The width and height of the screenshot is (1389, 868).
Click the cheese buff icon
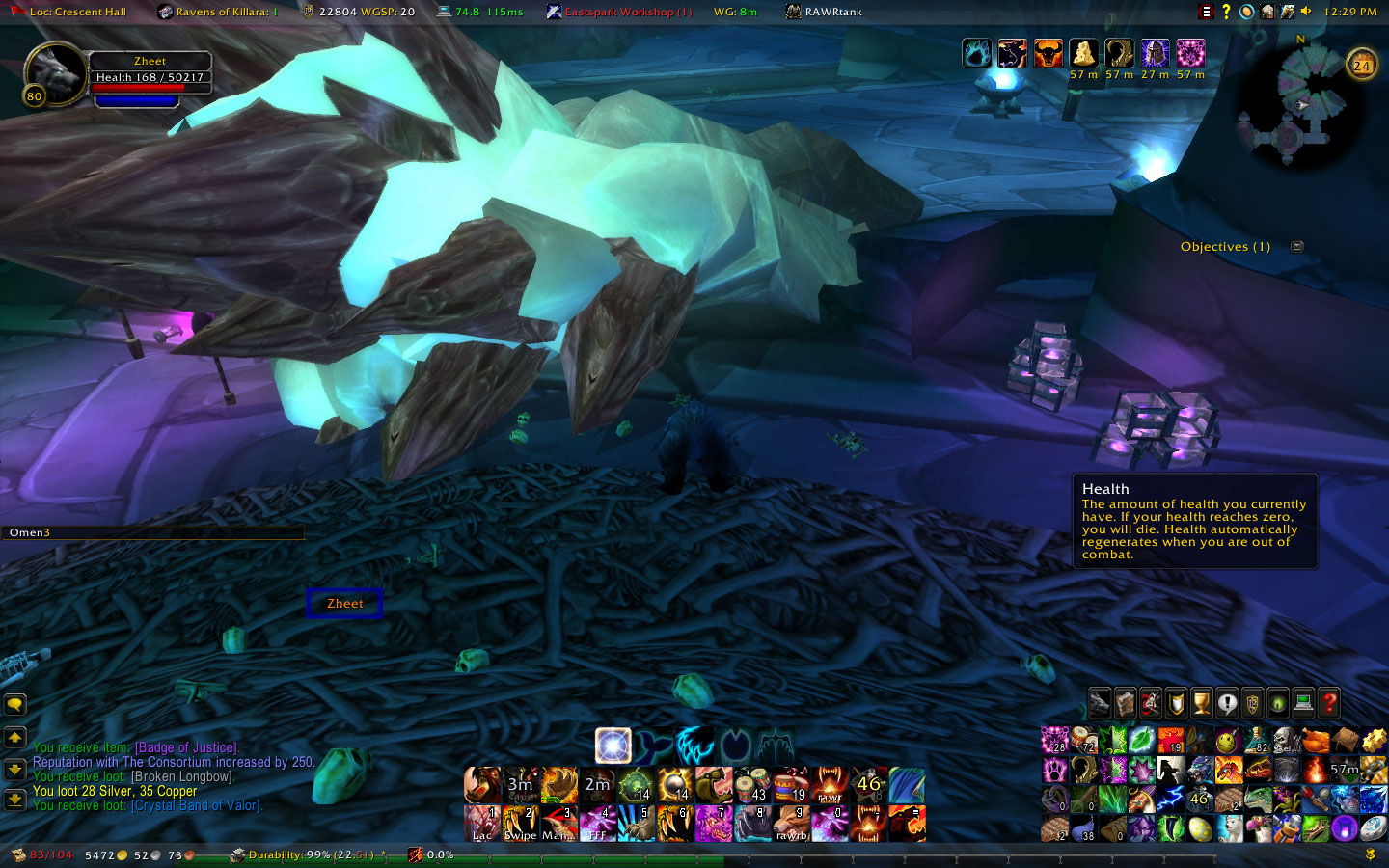point(1083,53)
